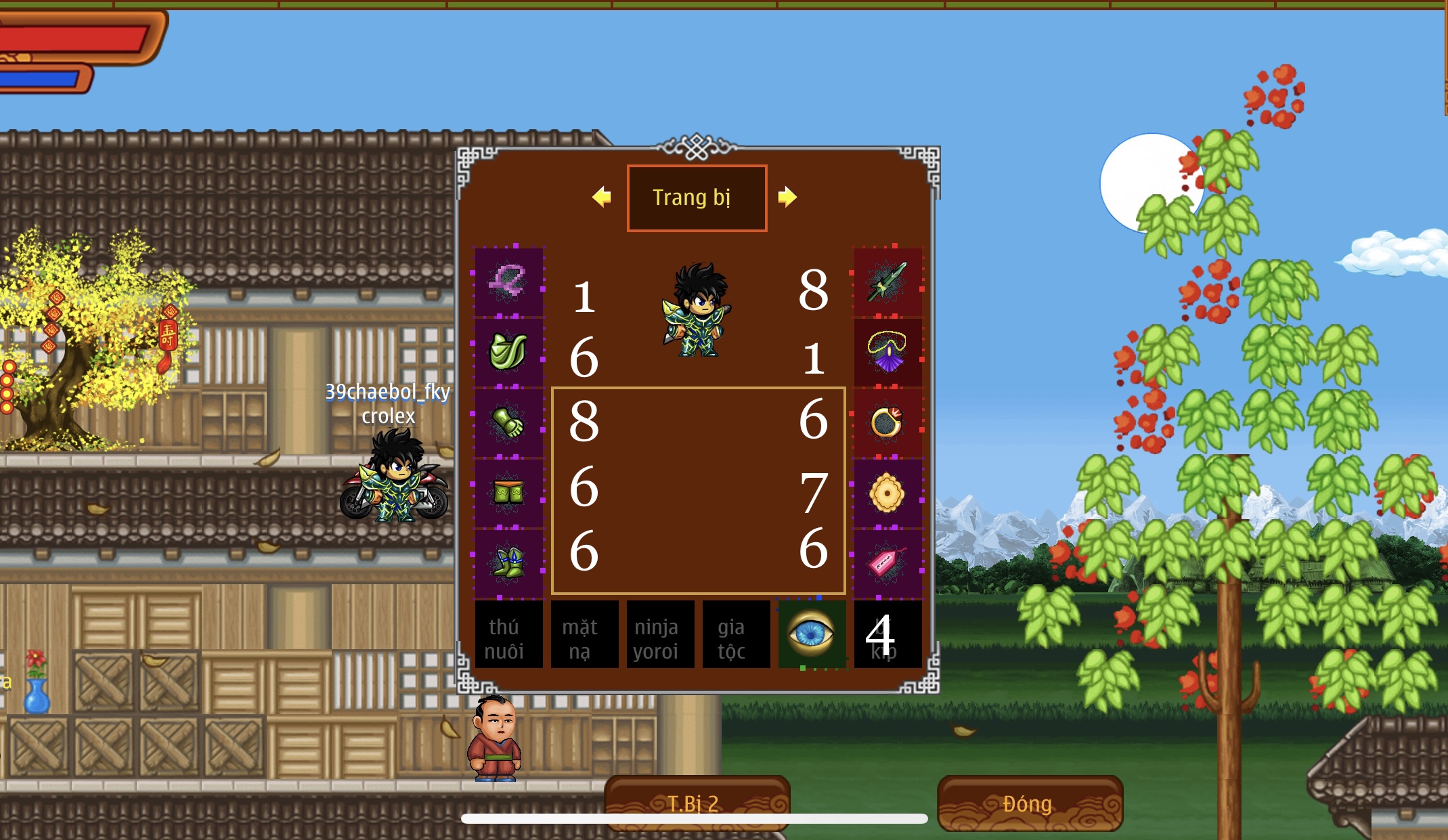
Task: Select the purple headband equipment slot
Action: (508, 282)
